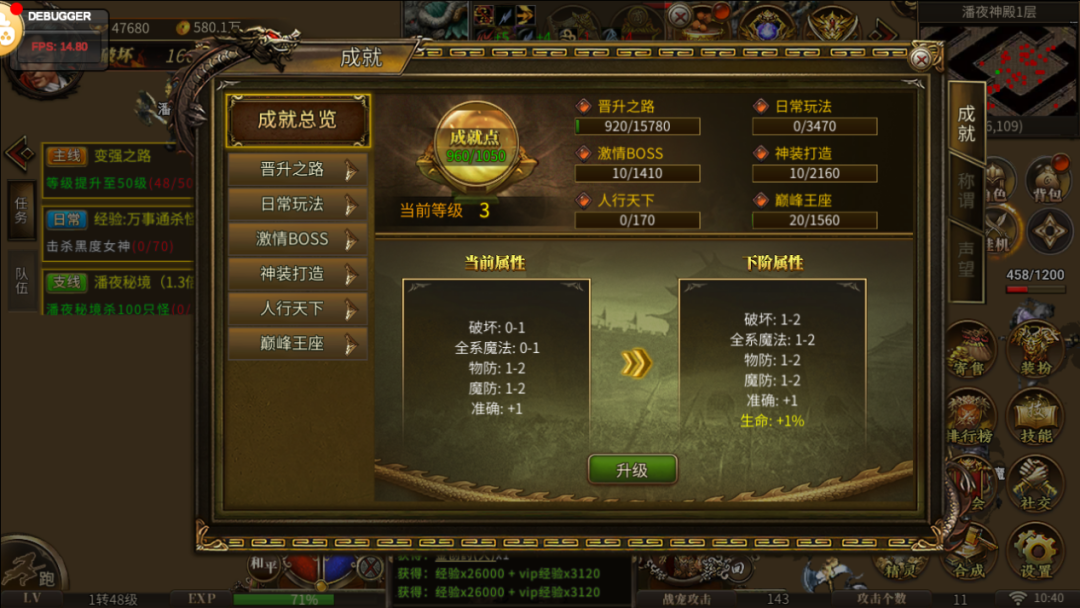Image resolution: width=1080 pixels, height=608 pixels.
Task: Choose the 人行天下 category
Action: (297, 309)
